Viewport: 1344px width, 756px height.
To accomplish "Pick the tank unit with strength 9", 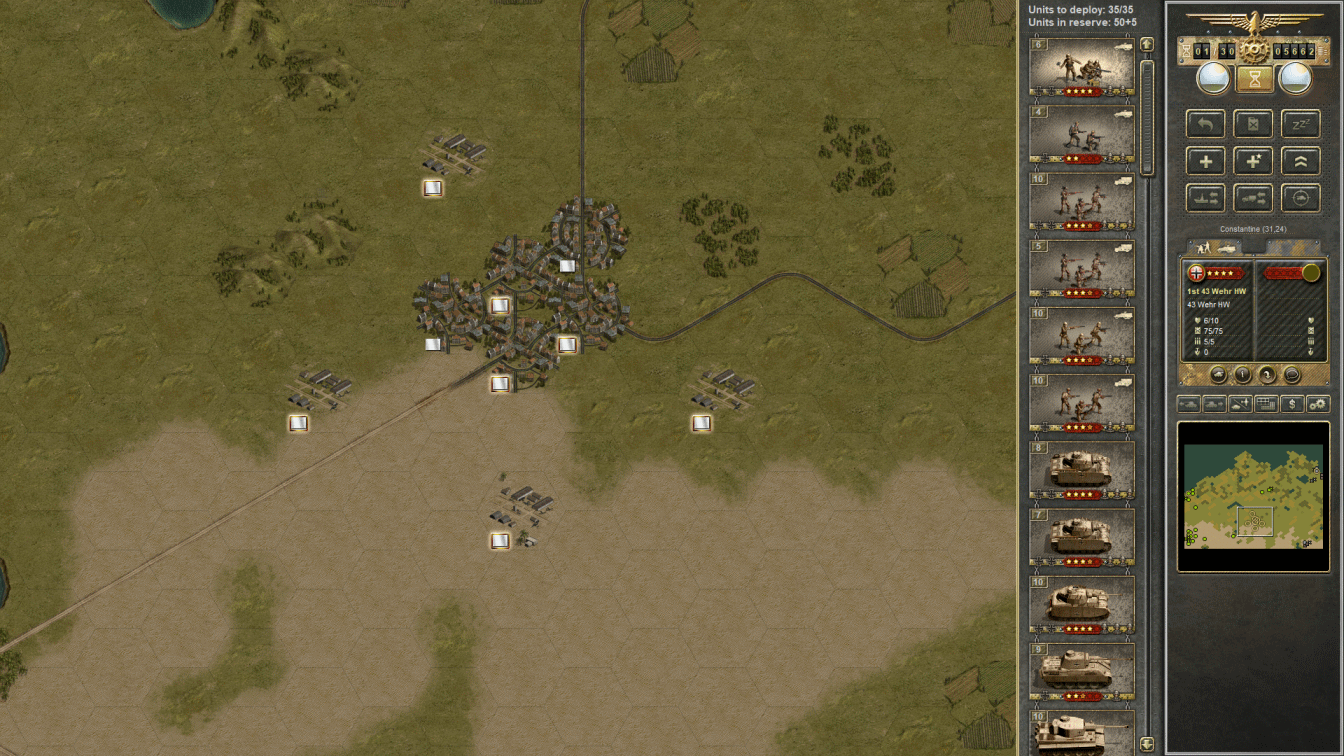I will pos(1081,671).
